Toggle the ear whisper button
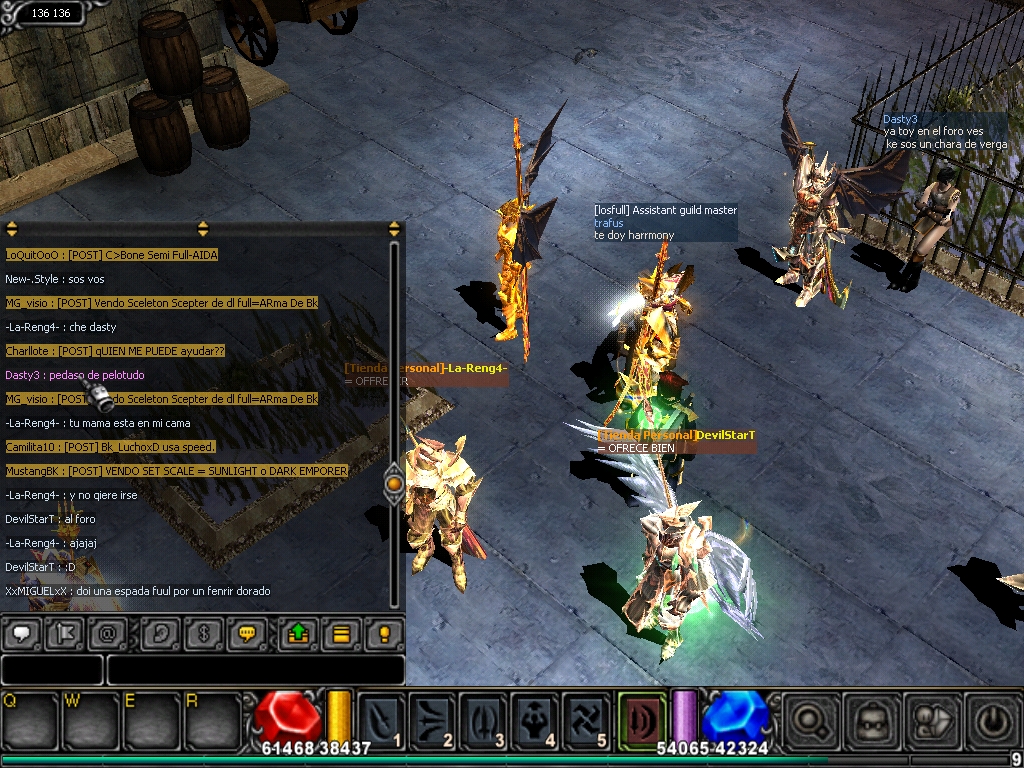 [159, 633]
